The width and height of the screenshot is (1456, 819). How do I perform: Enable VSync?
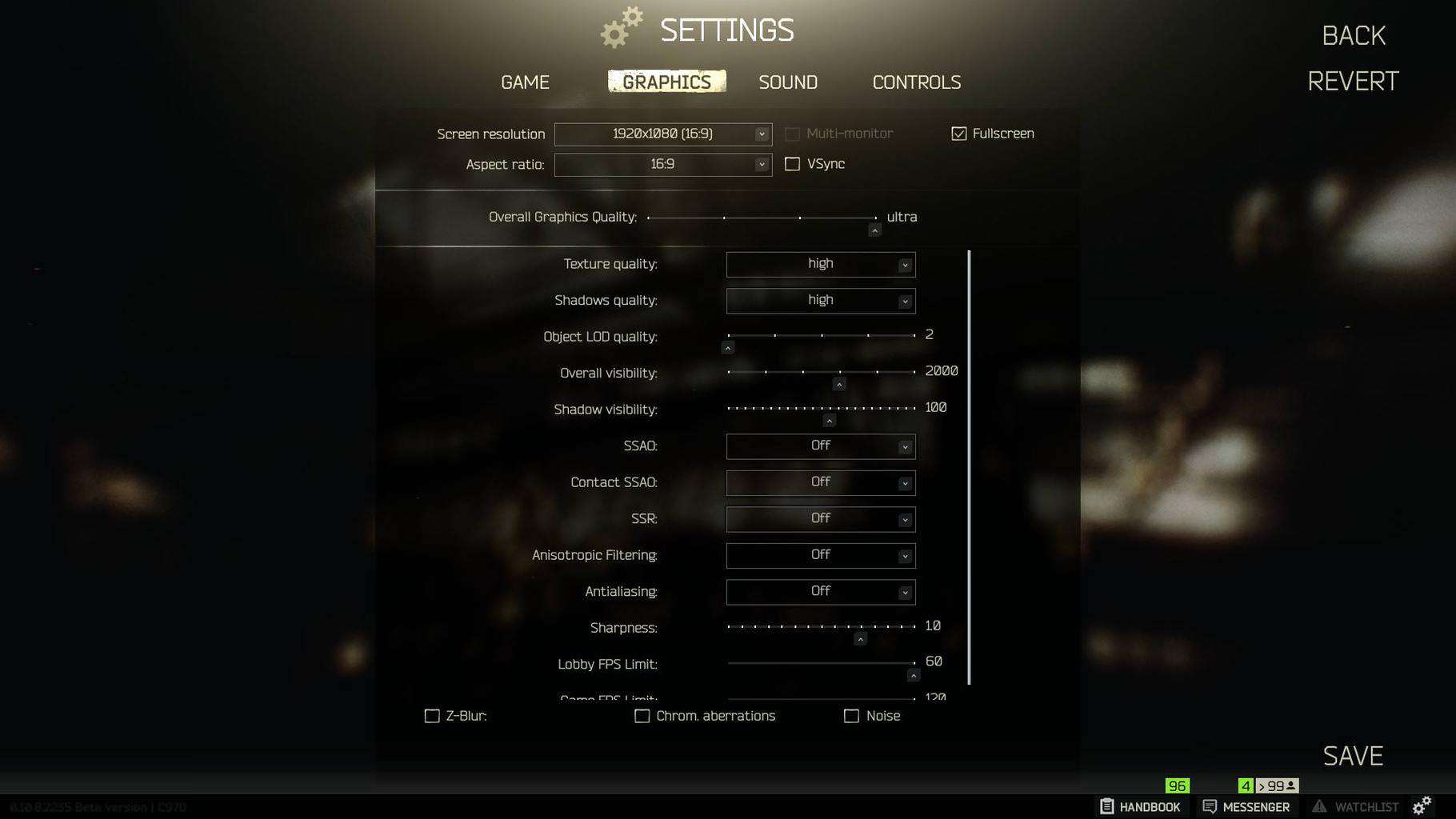coord(792,163)
